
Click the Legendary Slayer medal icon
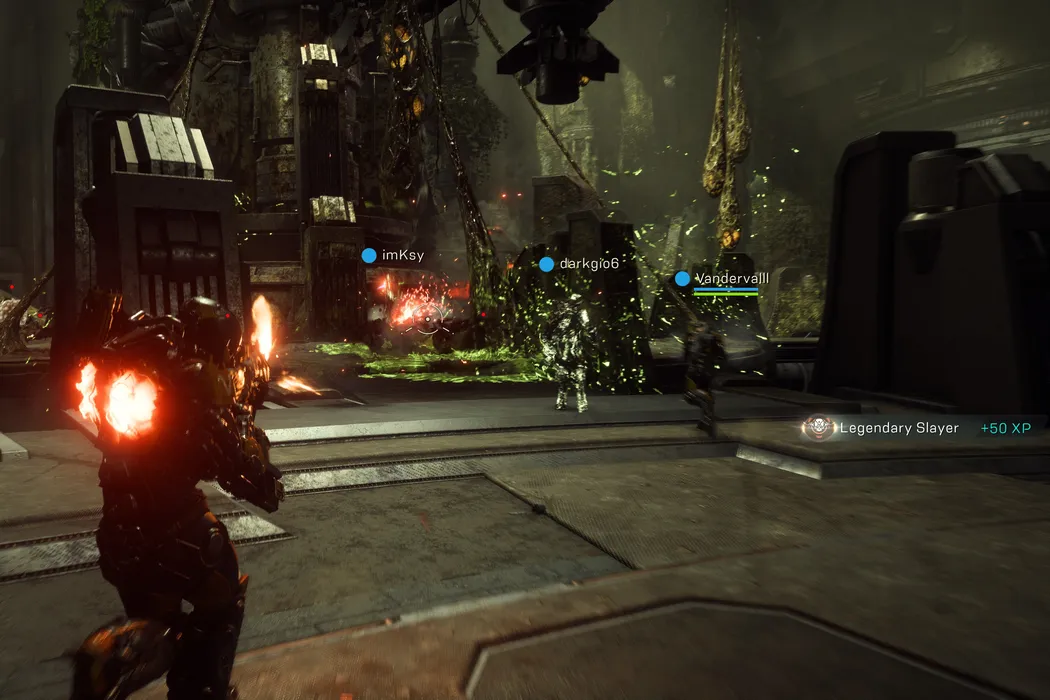click(818, 428)
